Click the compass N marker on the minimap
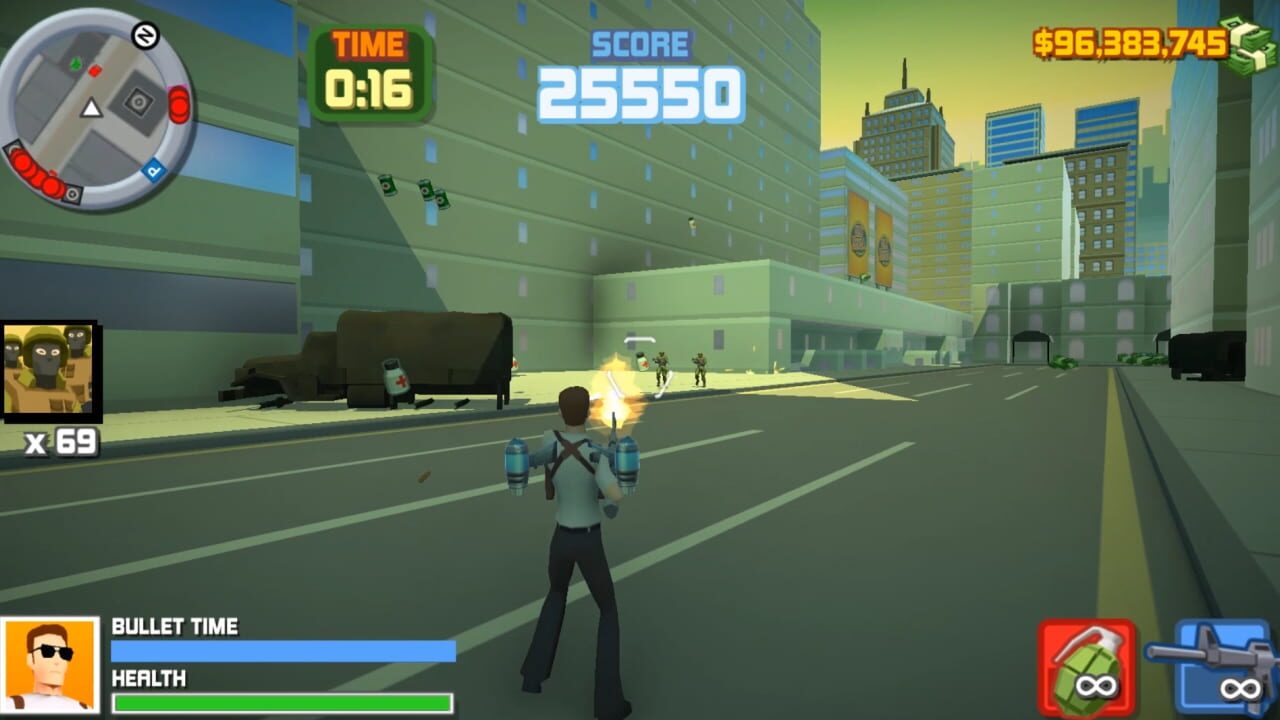The image size is (1280, 720). coord(147,35)
